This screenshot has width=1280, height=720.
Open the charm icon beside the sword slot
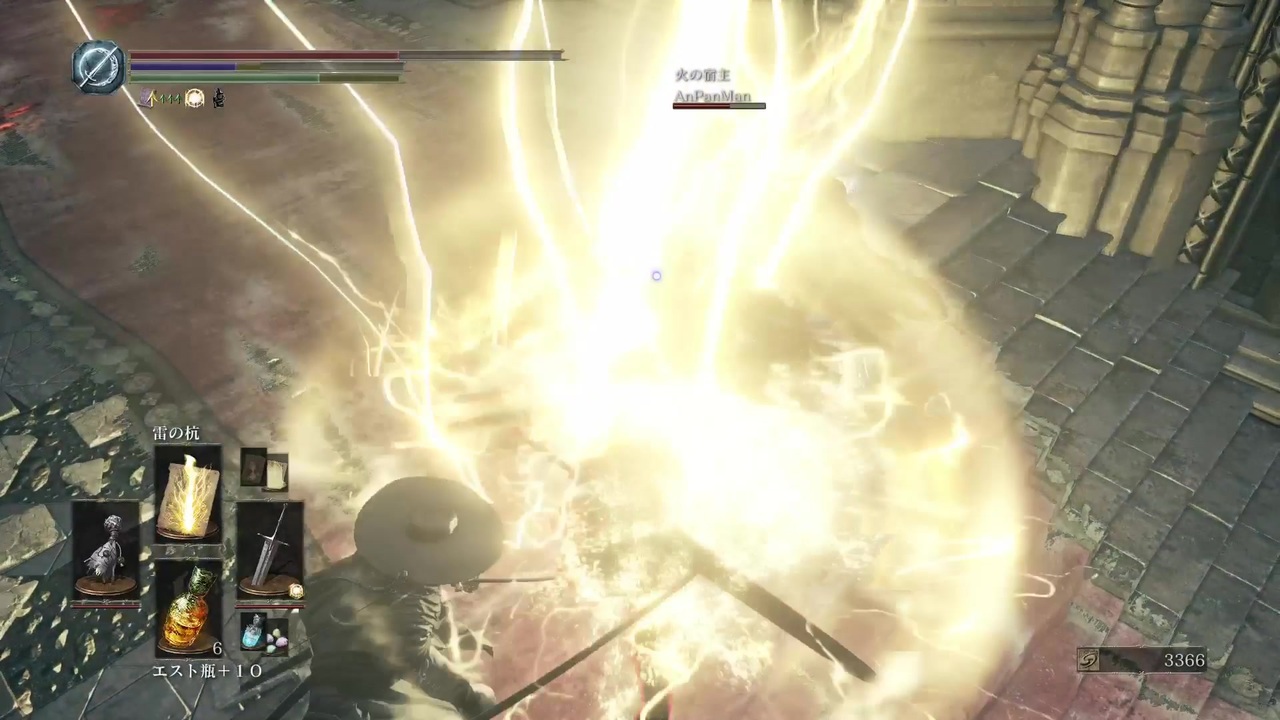pos(296,591)
